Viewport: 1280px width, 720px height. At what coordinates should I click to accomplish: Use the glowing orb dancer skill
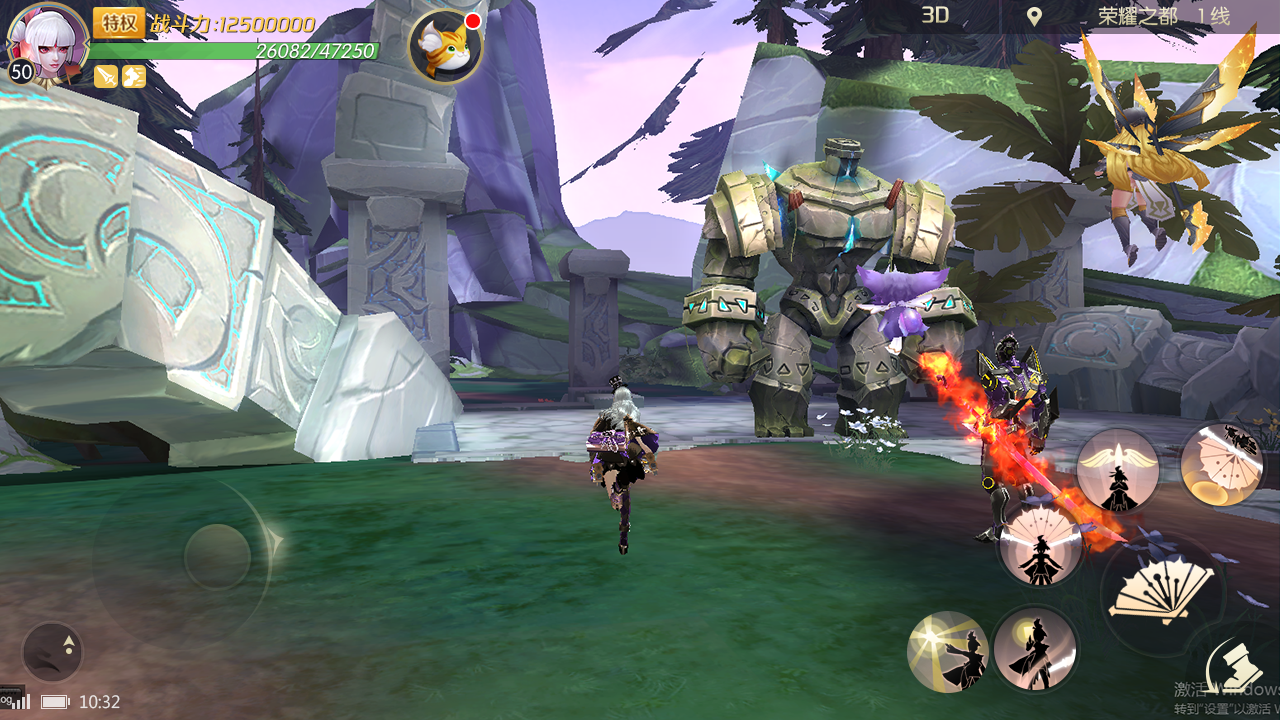1035,648
